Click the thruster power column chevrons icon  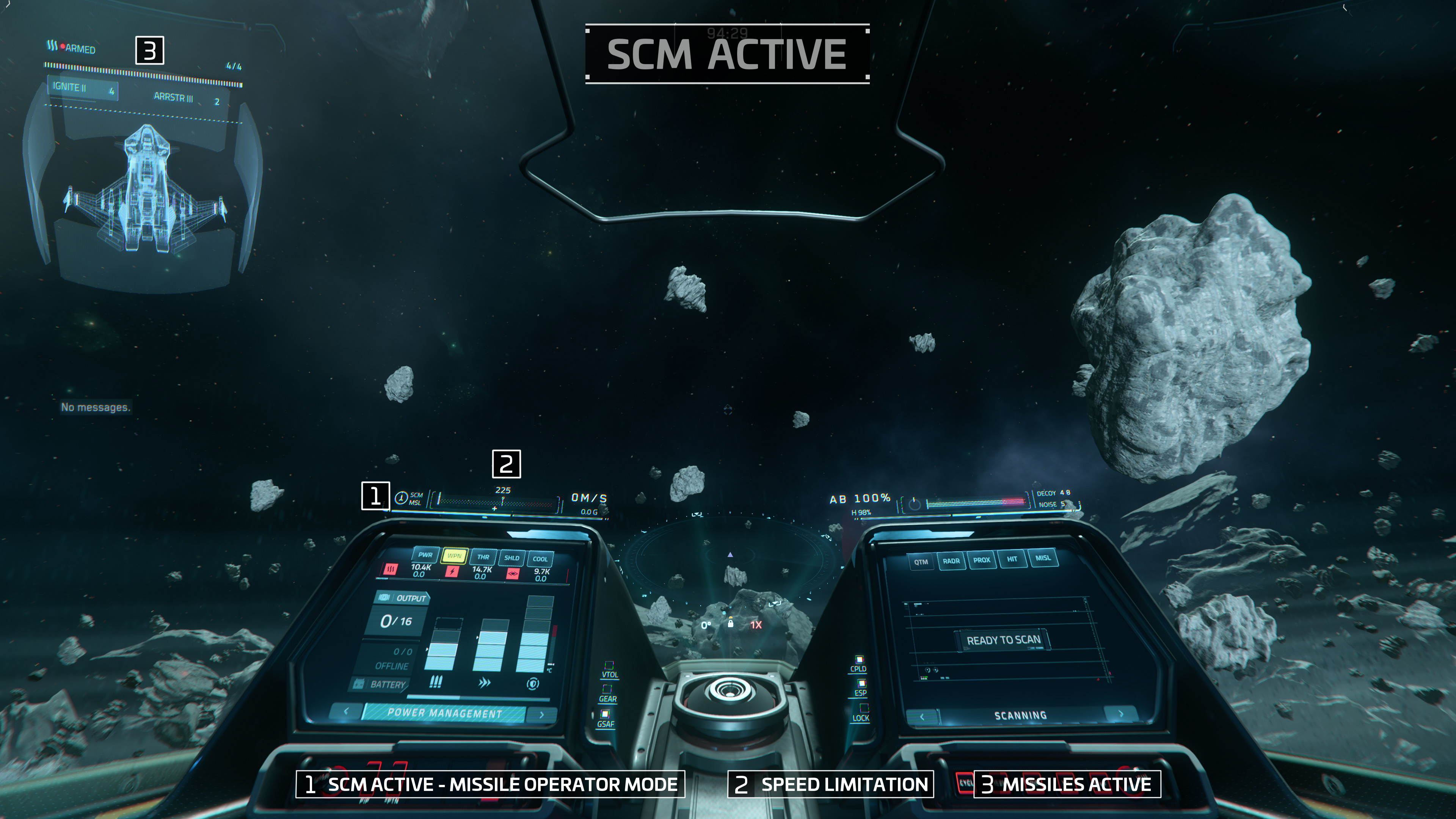click(x=485, y=683)
